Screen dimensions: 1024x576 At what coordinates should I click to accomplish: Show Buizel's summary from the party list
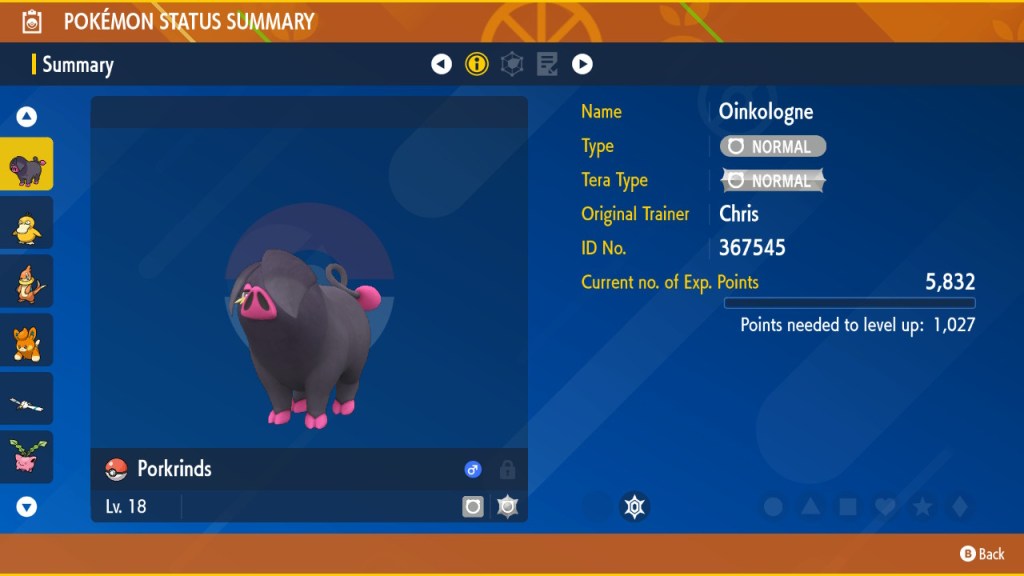point(26,283)
